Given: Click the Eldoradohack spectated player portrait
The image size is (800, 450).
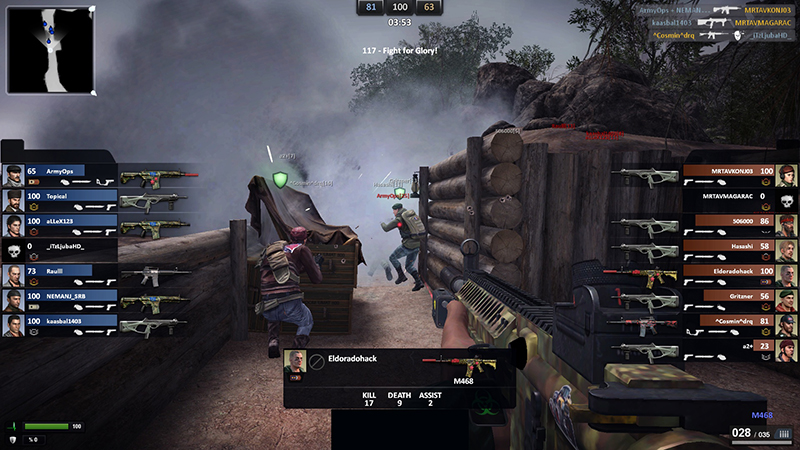Looking at the screenshot, I should (295, 363).
